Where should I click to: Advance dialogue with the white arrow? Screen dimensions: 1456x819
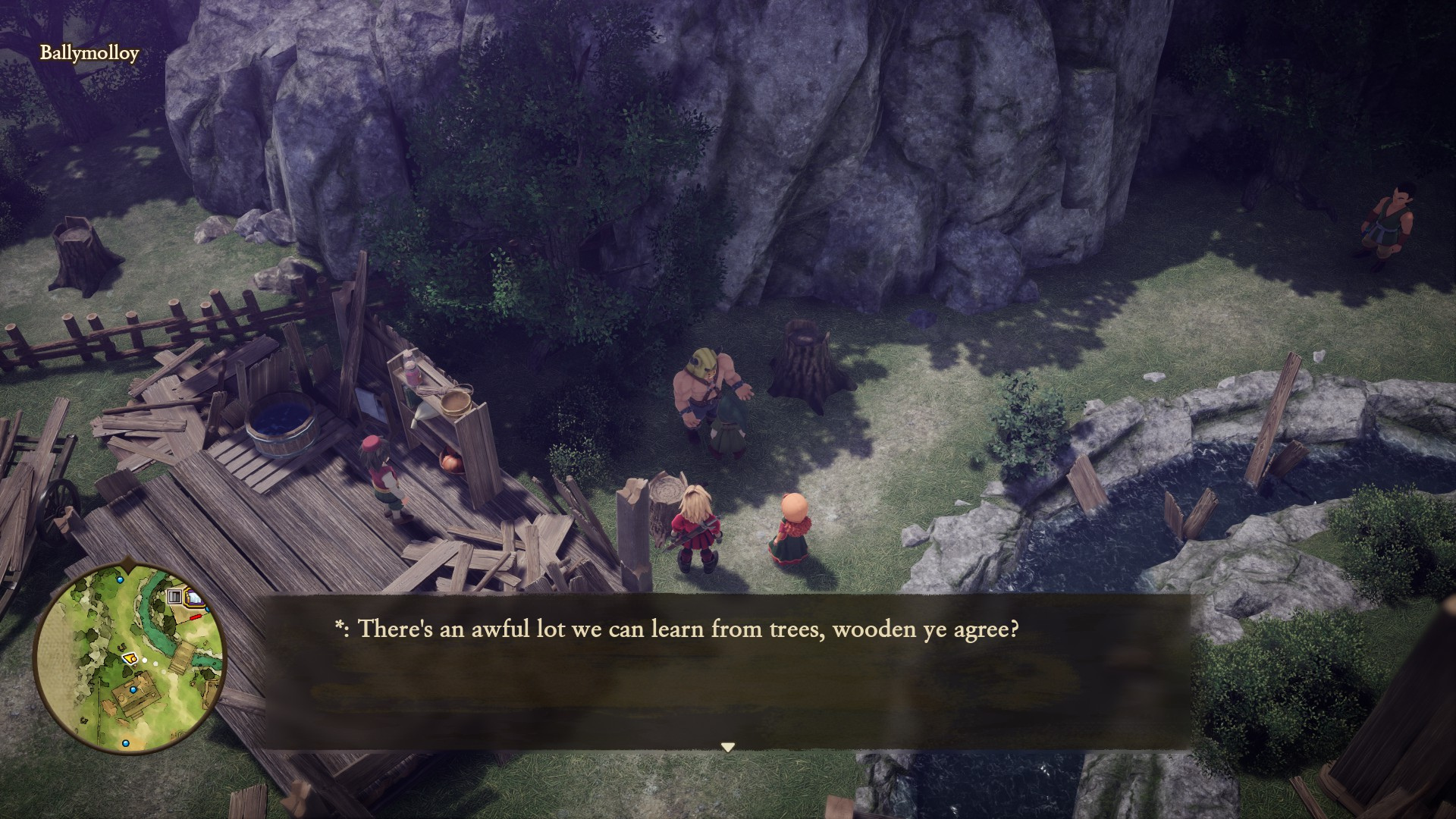click(727, 747)
